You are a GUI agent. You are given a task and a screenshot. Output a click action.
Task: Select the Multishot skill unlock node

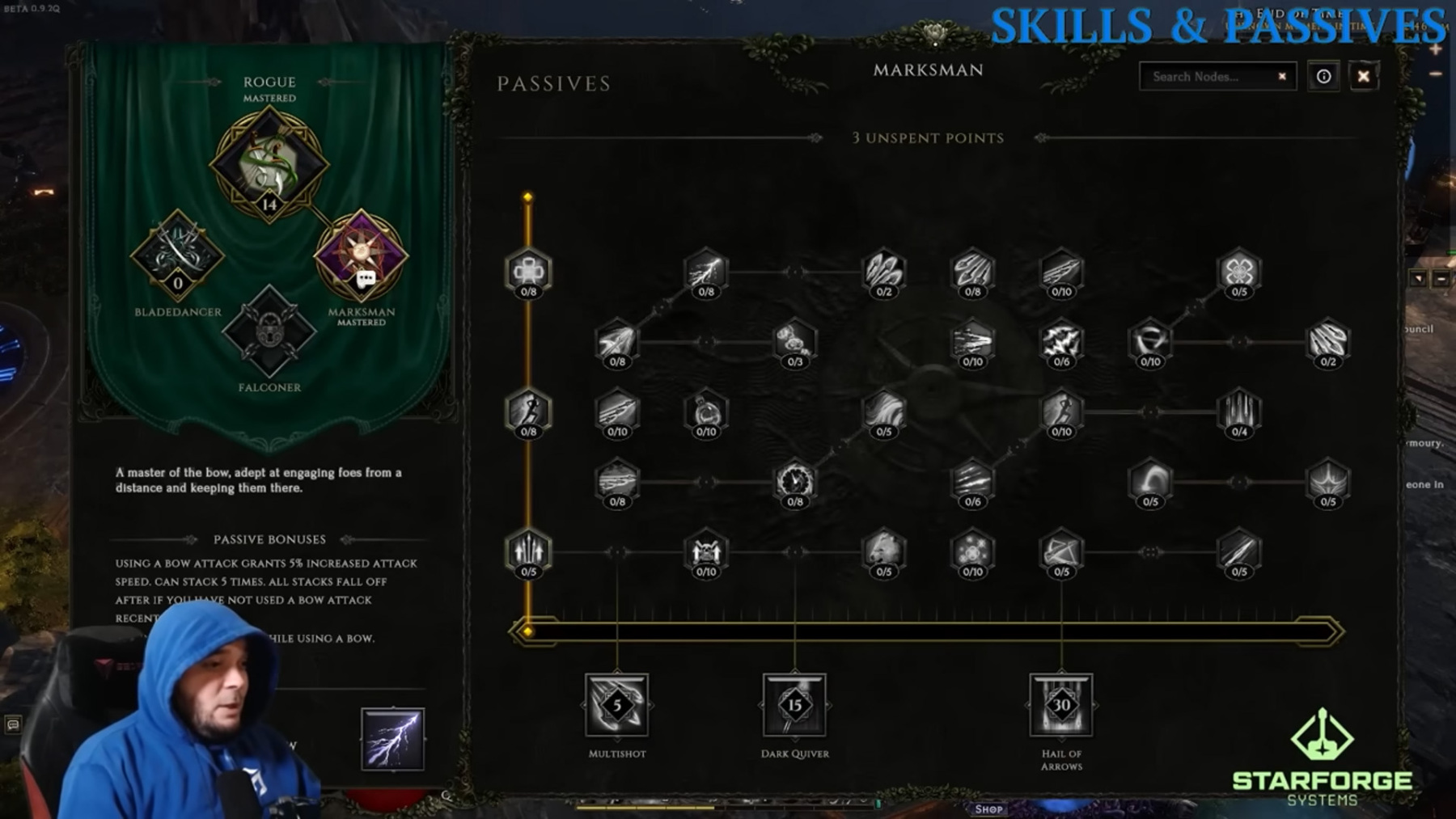(617, 705)
